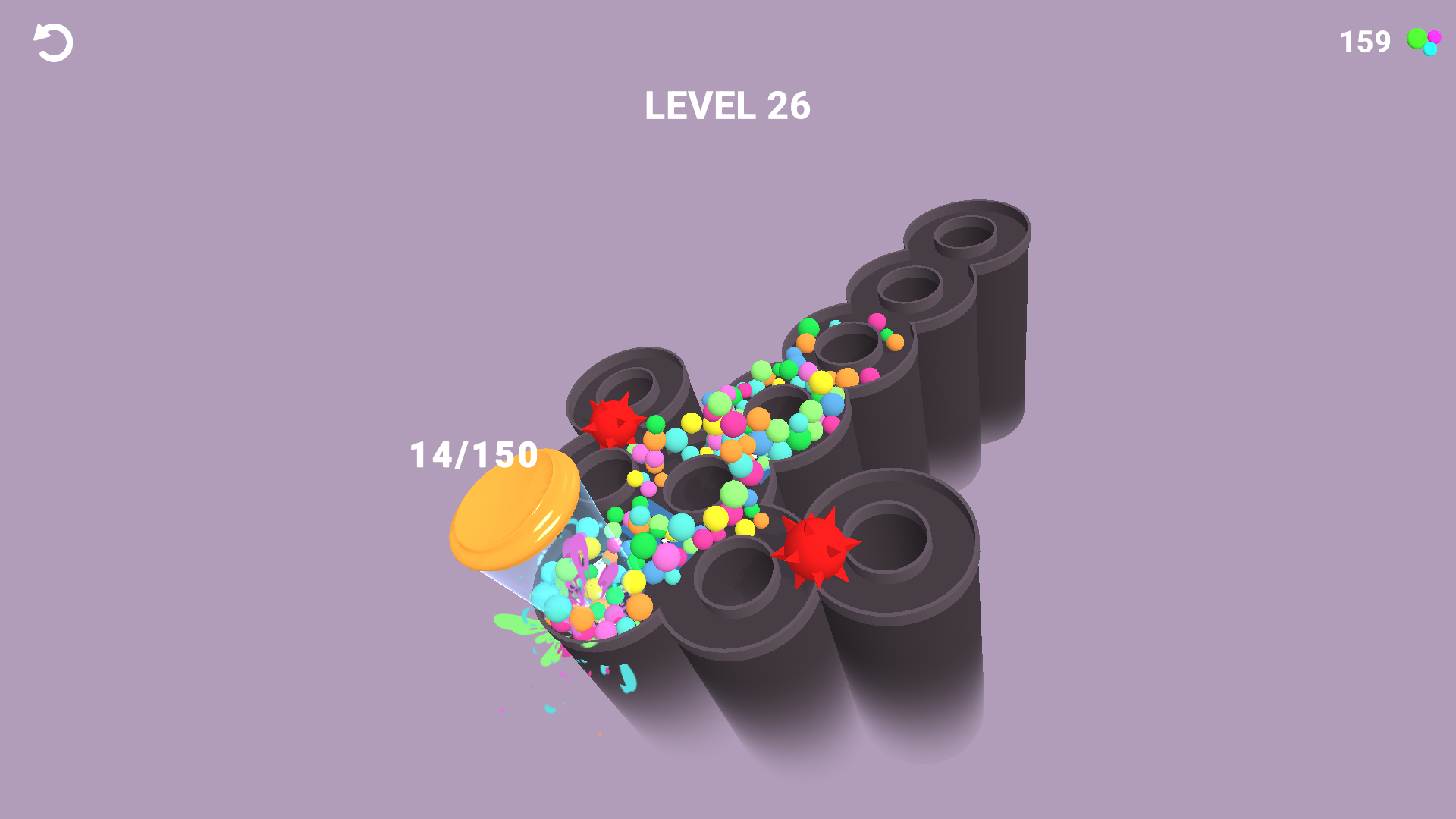Screen dimensions: 1456x819
Task: Tap the 159 currency counter
Action: (x=1363, y=42)
